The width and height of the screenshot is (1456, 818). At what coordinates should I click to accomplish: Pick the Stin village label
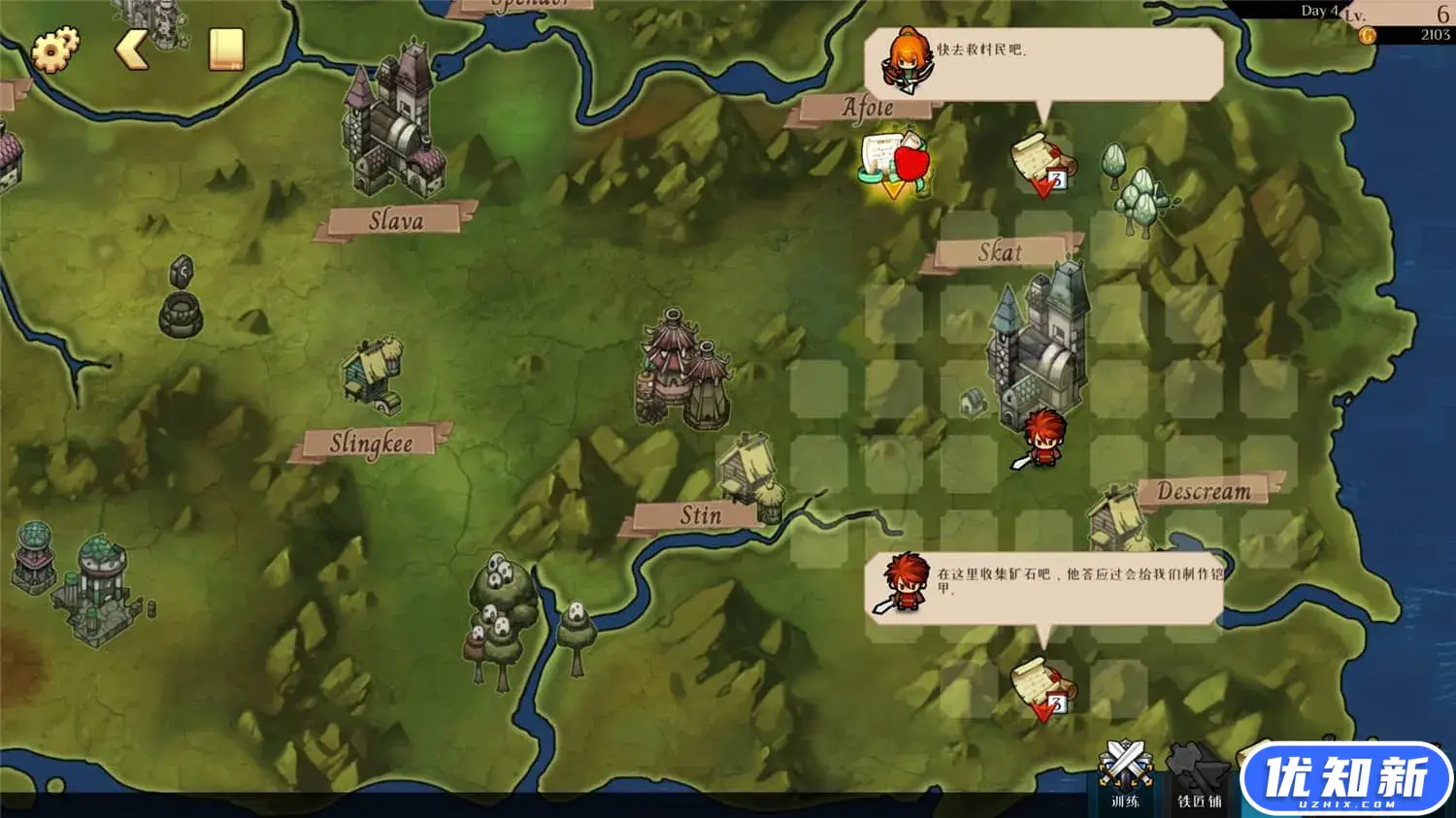(700, 515)
